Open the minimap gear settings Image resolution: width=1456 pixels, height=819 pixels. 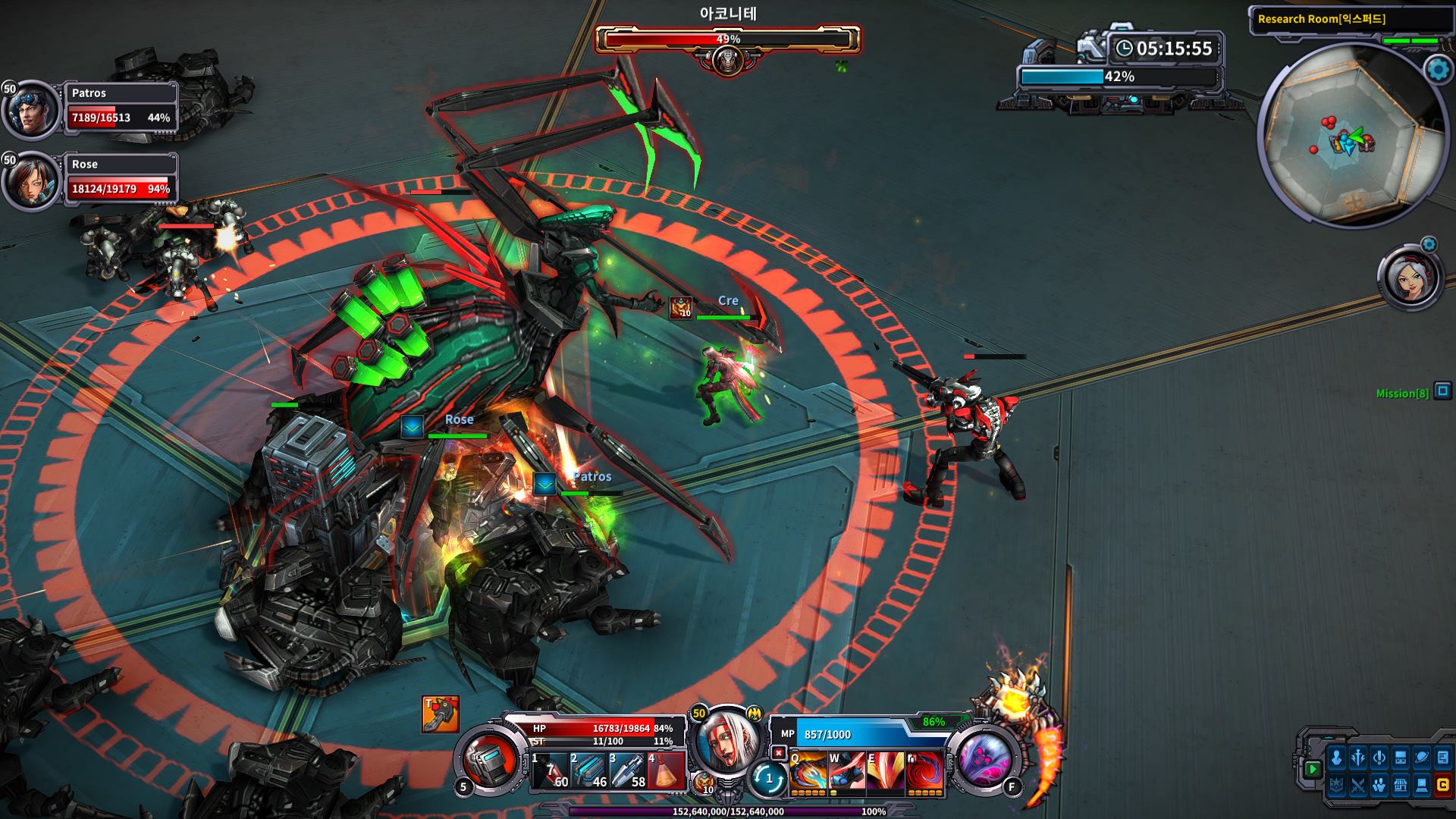pos(1438,71)
